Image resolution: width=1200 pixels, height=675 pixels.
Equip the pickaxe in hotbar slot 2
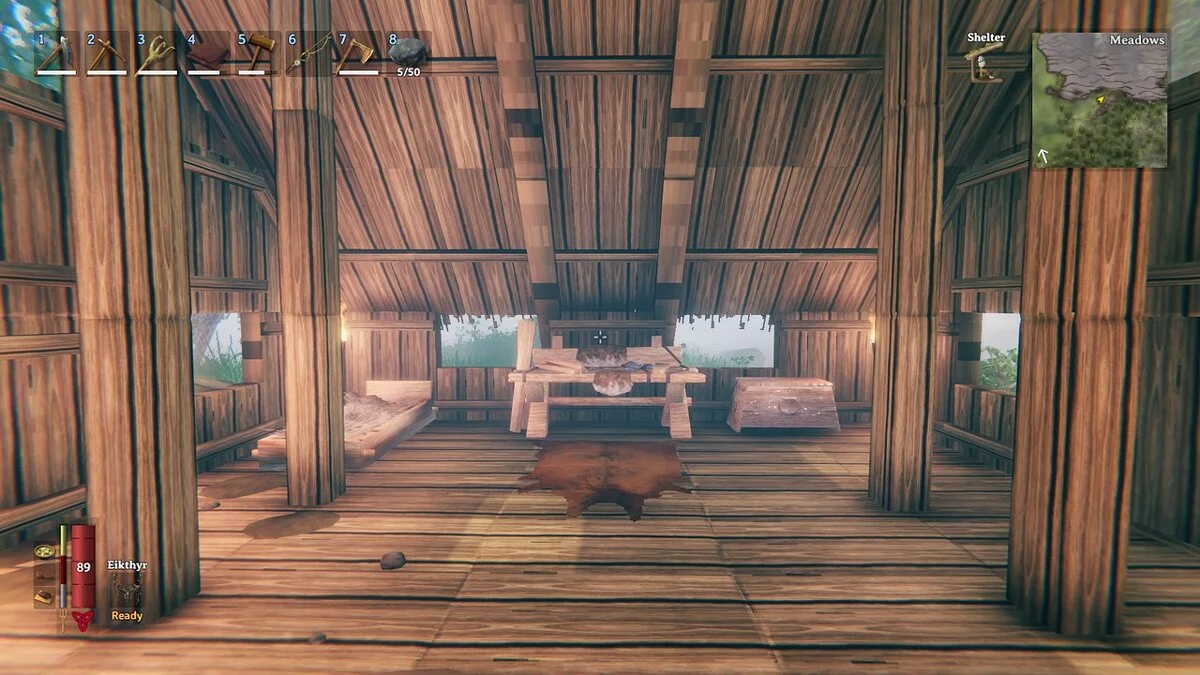[x=106, y=53]
